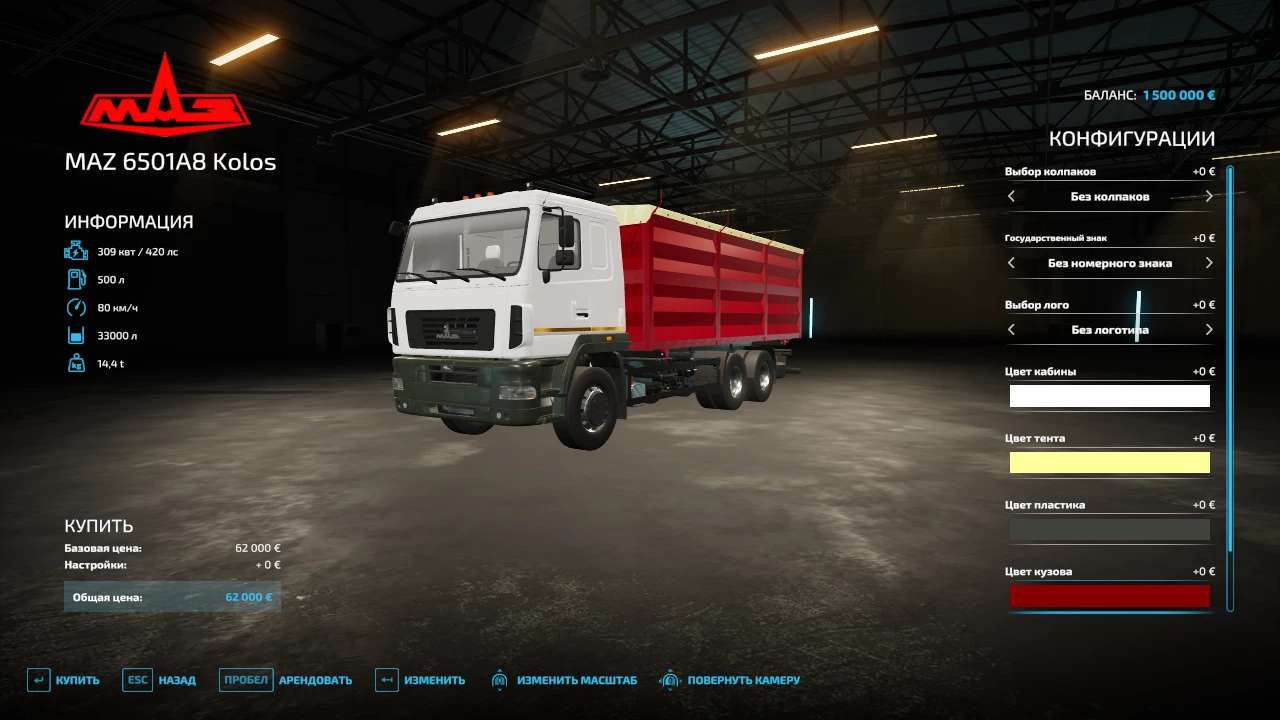Open next option for Выбор колпаков
The image size is (1280, 720).
click(1208, 196)
